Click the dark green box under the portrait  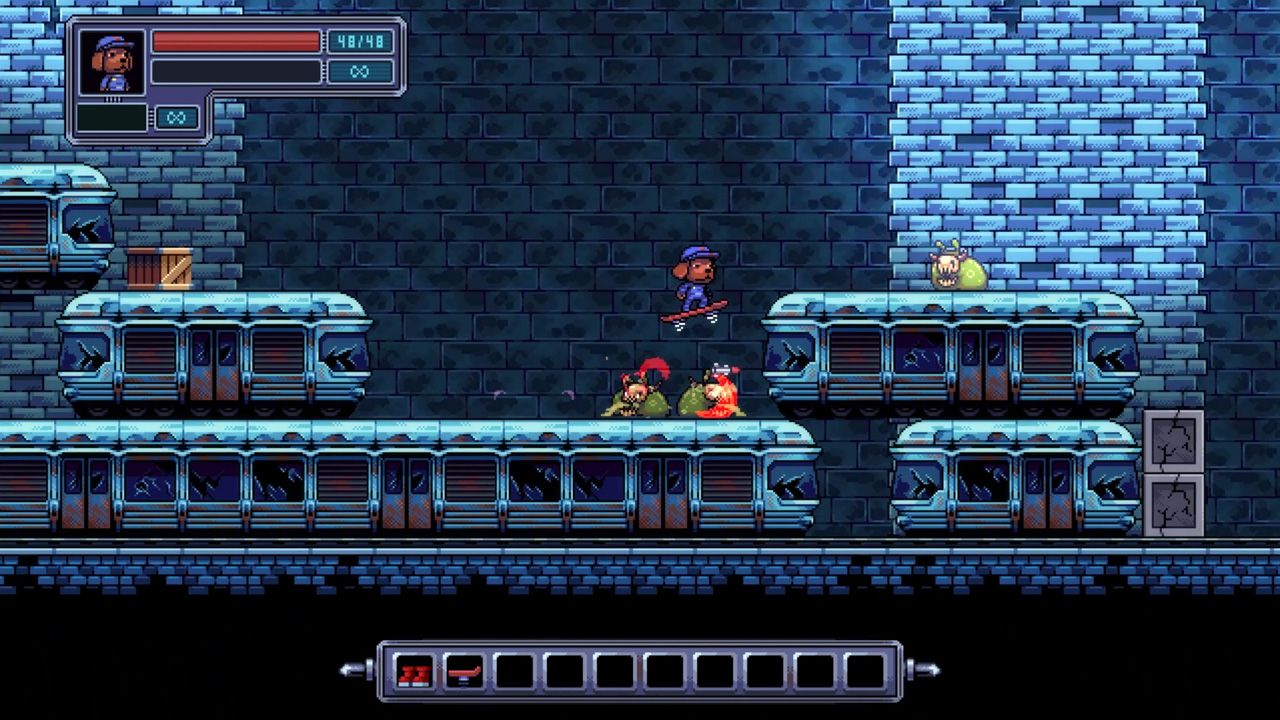pos(113,118)
